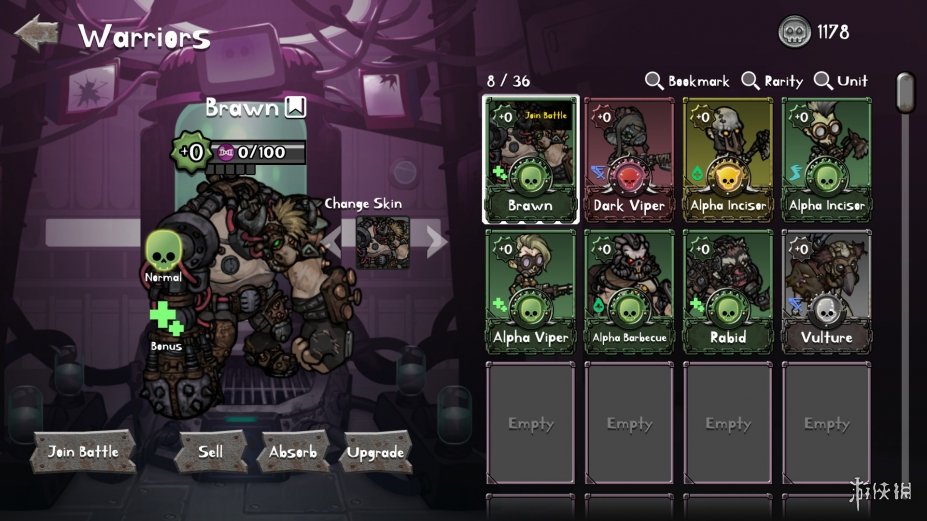Screen dimensions: 927x521
Task: Upgrade the Brawn warrior
Action: click(375, 452)
